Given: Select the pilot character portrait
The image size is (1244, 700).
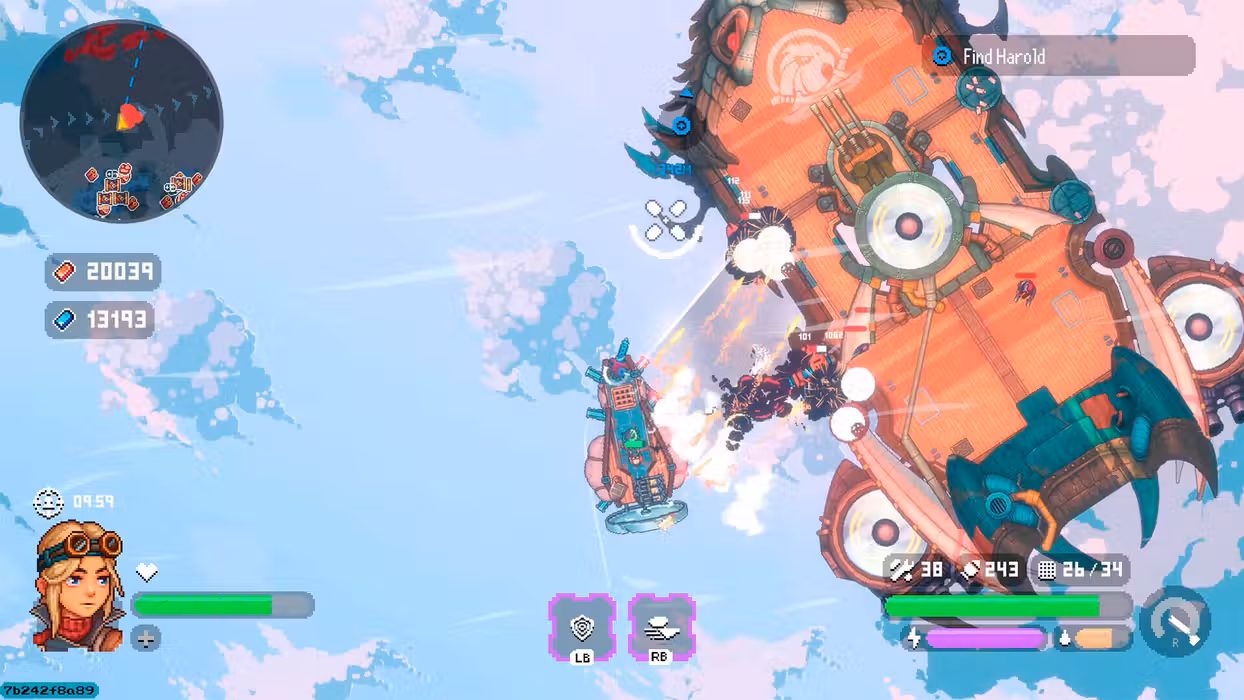Looking at the screenshot, I should point(80,586).
